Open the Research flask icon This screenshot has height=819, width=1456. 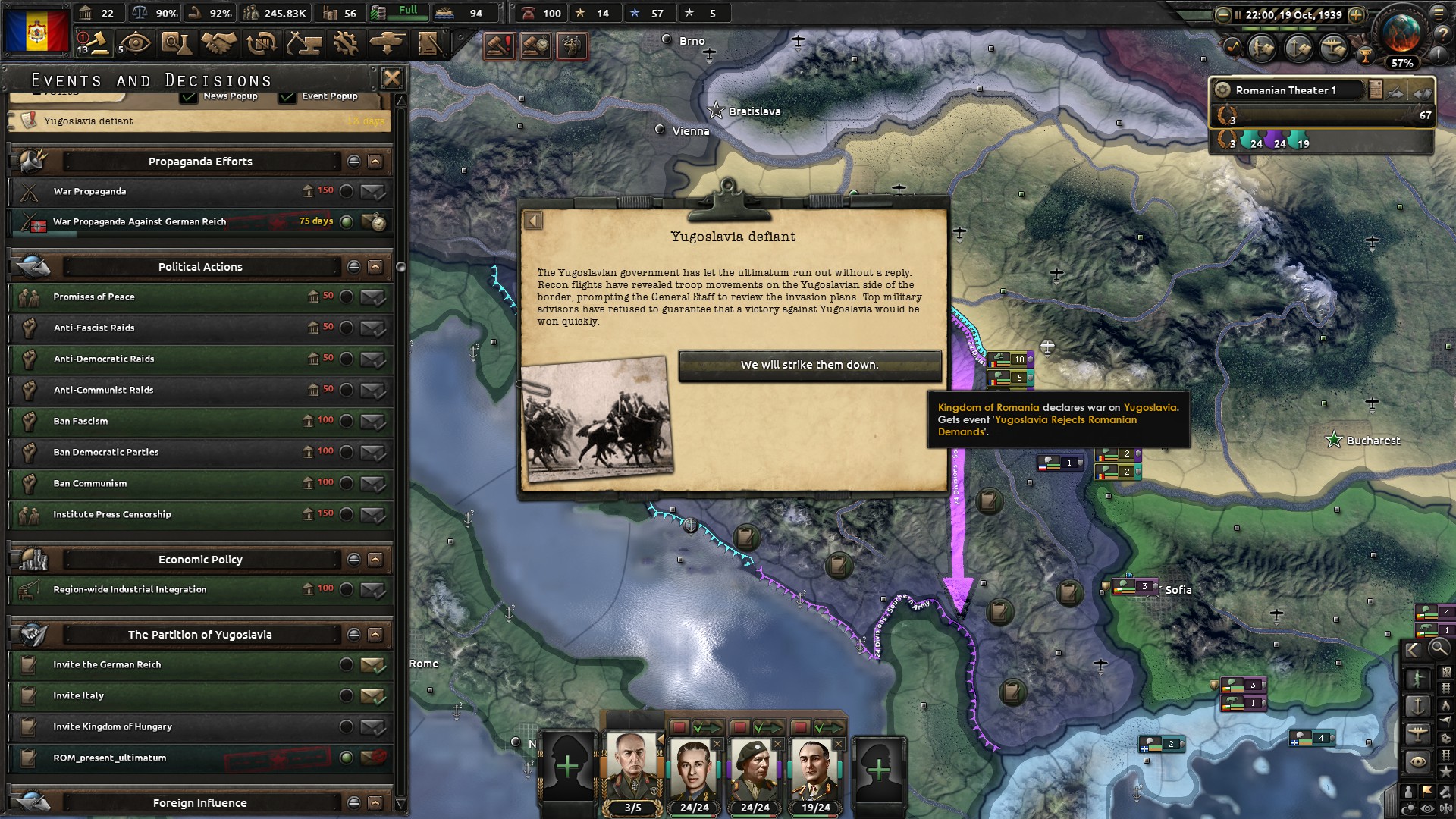[177, 43]
